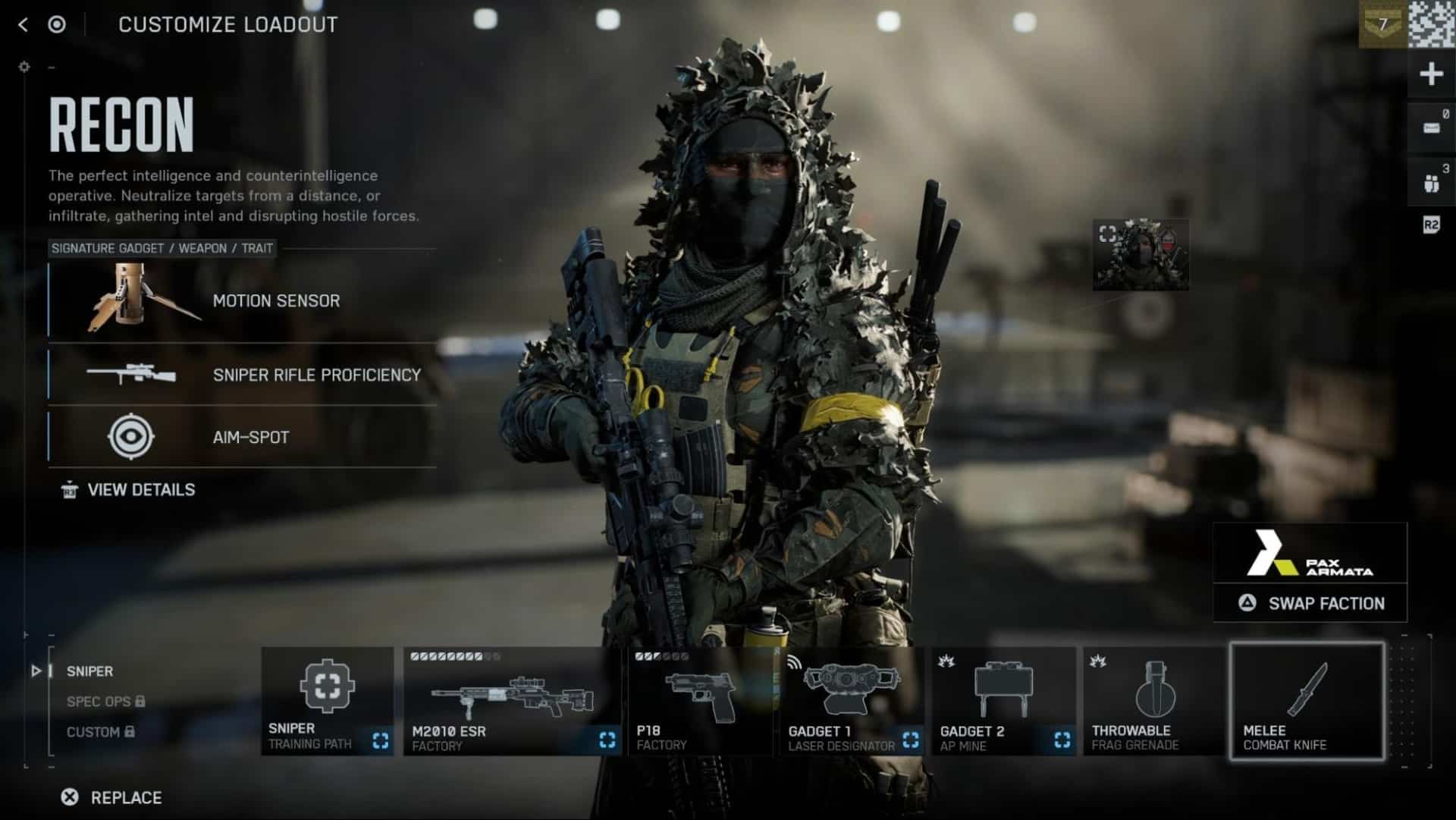Select the Motion Sensor signature gadget
Viewport: 1456px width, 820px height.
[243, 300]
